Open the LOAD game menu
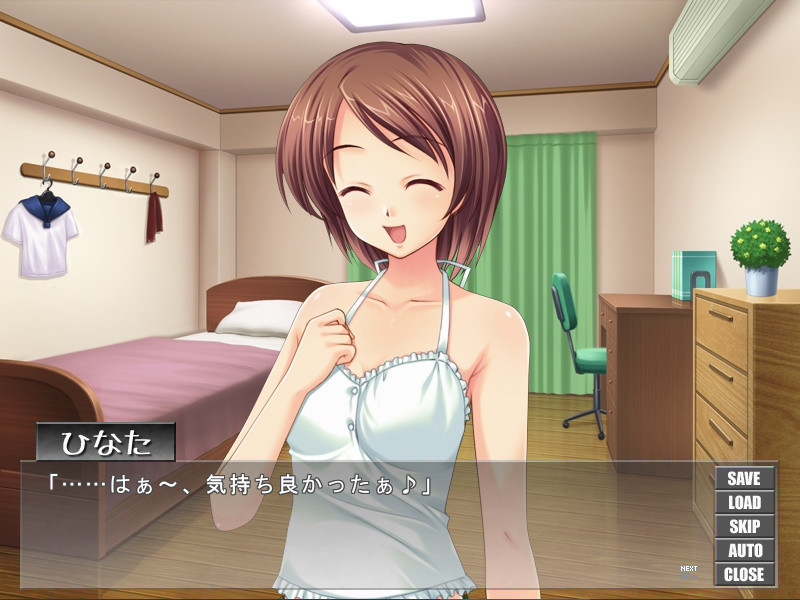 [744, 503]
